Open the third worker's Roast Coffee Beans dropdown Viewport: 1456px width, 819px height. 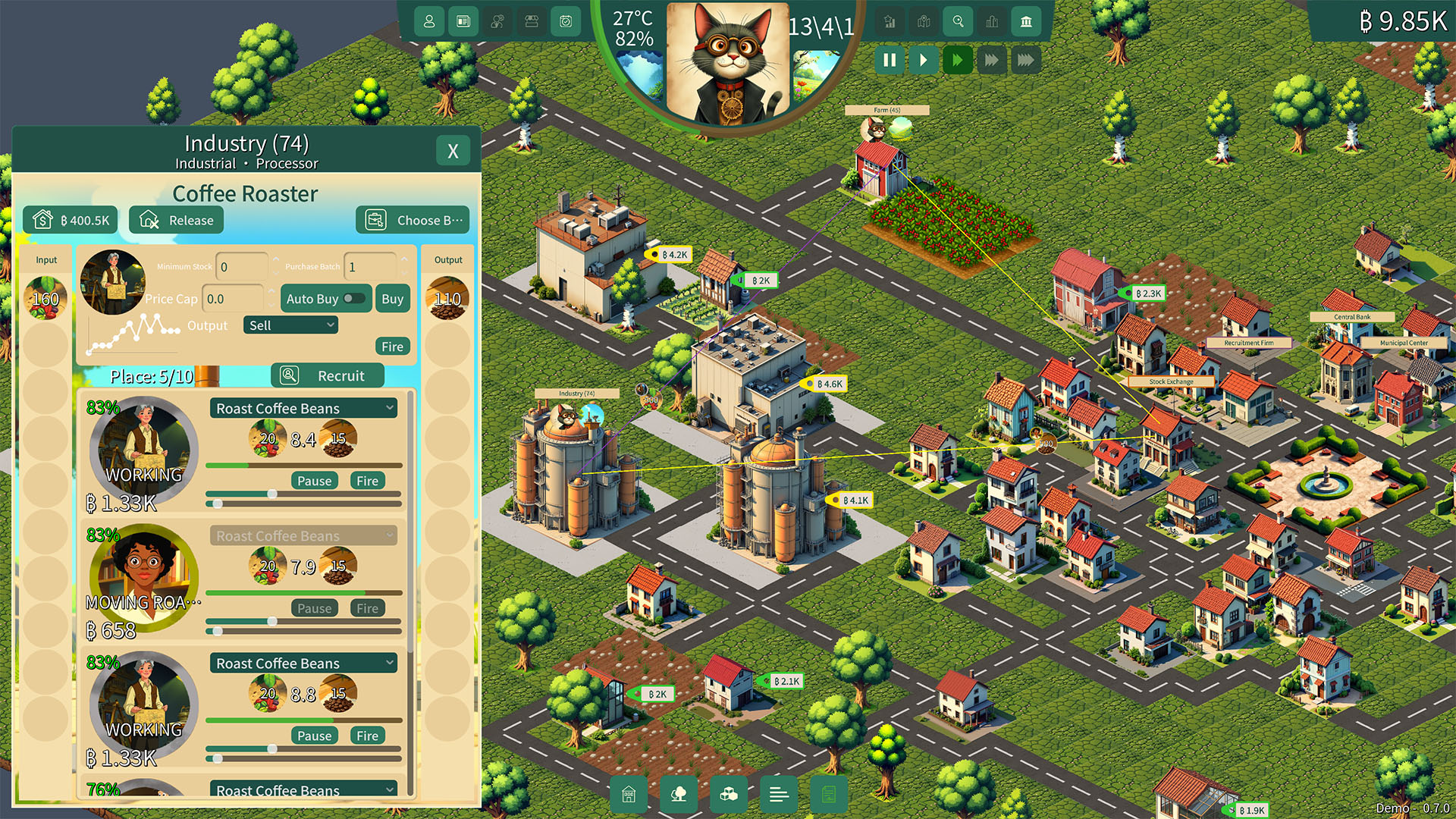[x=303, y=663]
